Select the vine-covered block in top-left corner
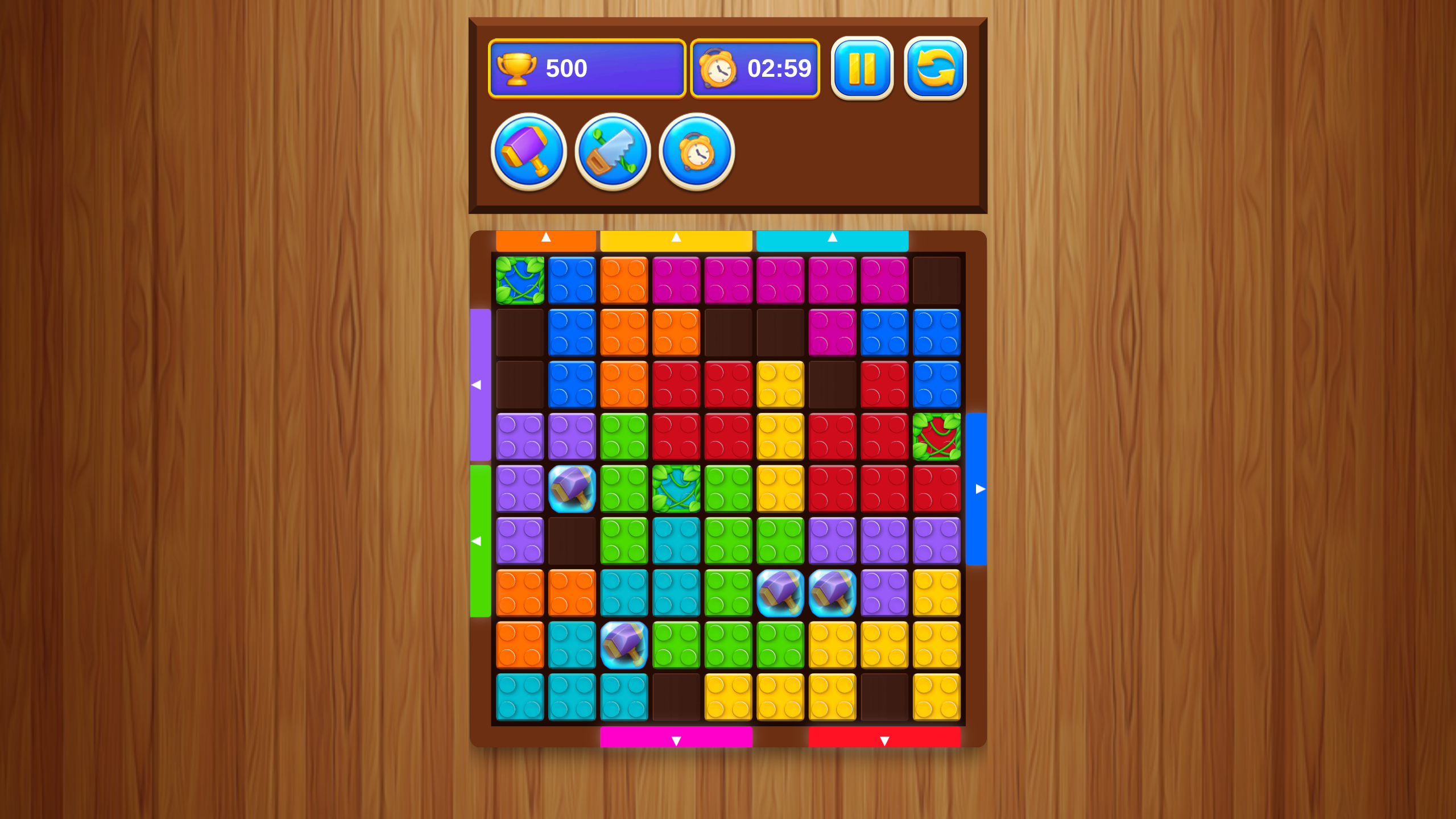This screenshot has height=819, width=1456. pos(519,279)
